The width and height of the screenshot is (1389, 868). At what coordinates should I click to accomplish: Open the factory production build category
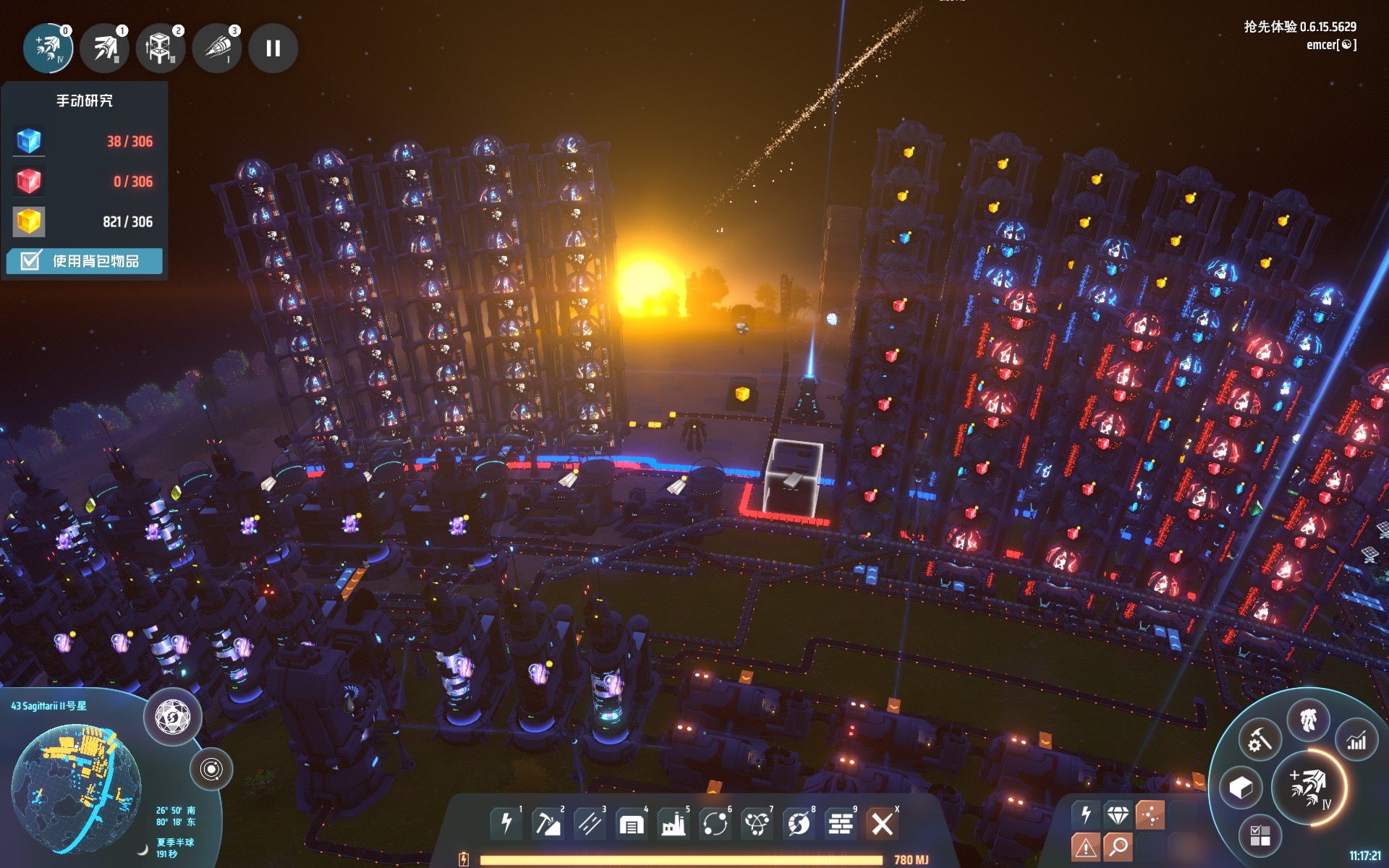tap(673, 823)
